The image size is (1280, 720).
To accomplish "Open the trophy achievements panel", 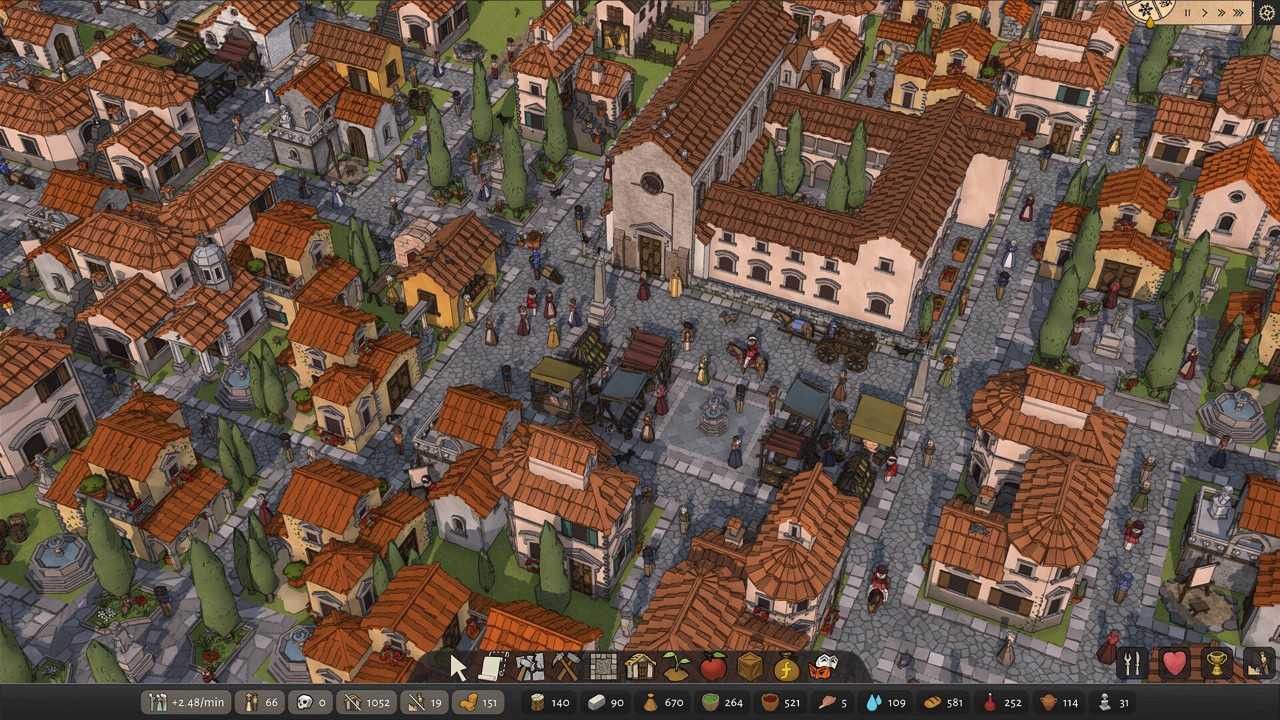I will 1218,663.
